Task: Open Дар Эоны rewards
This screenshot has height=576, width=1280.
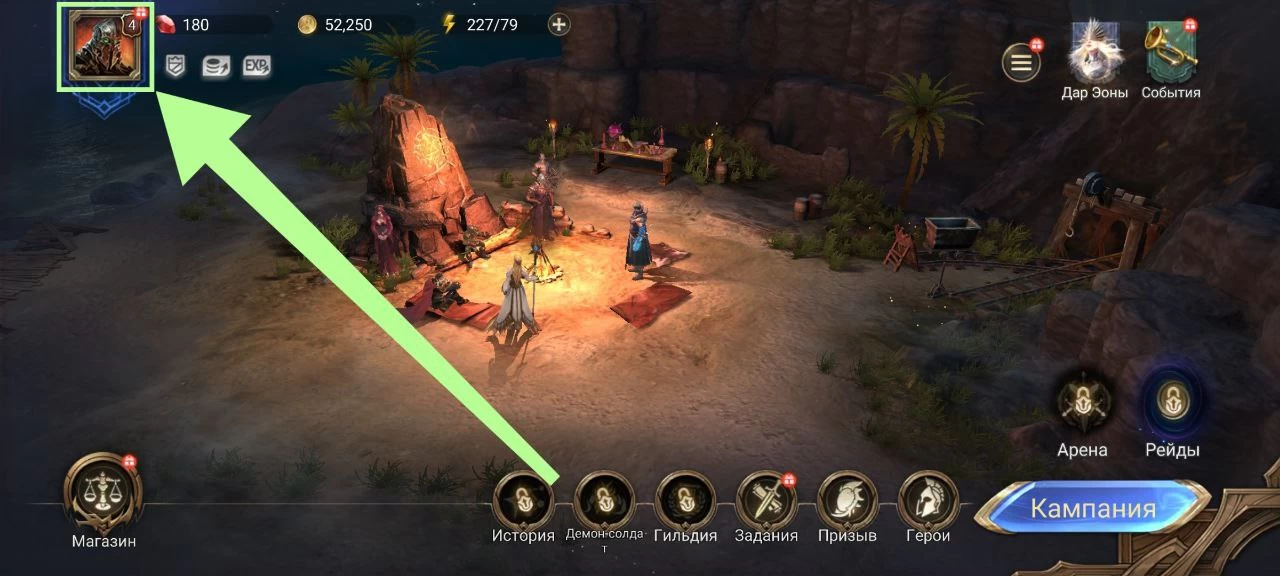Action: tap(1094, 52)
